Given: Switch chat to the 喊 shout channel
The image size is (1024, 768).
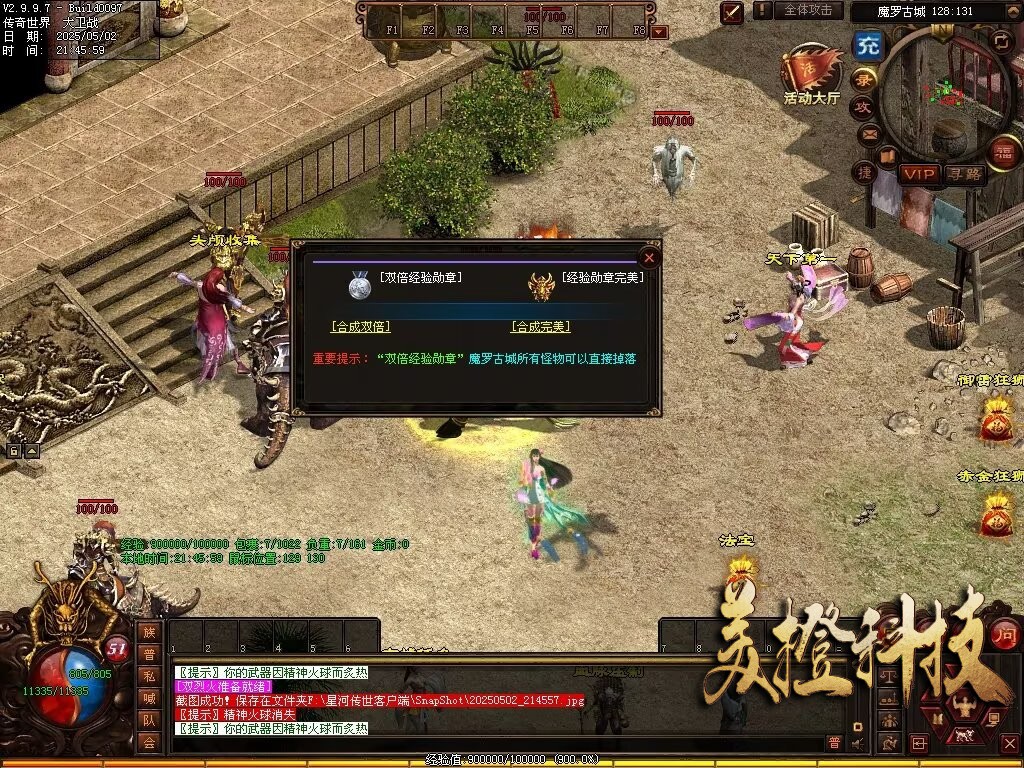Looking at the screenshot, I should (x=149, y=697).
